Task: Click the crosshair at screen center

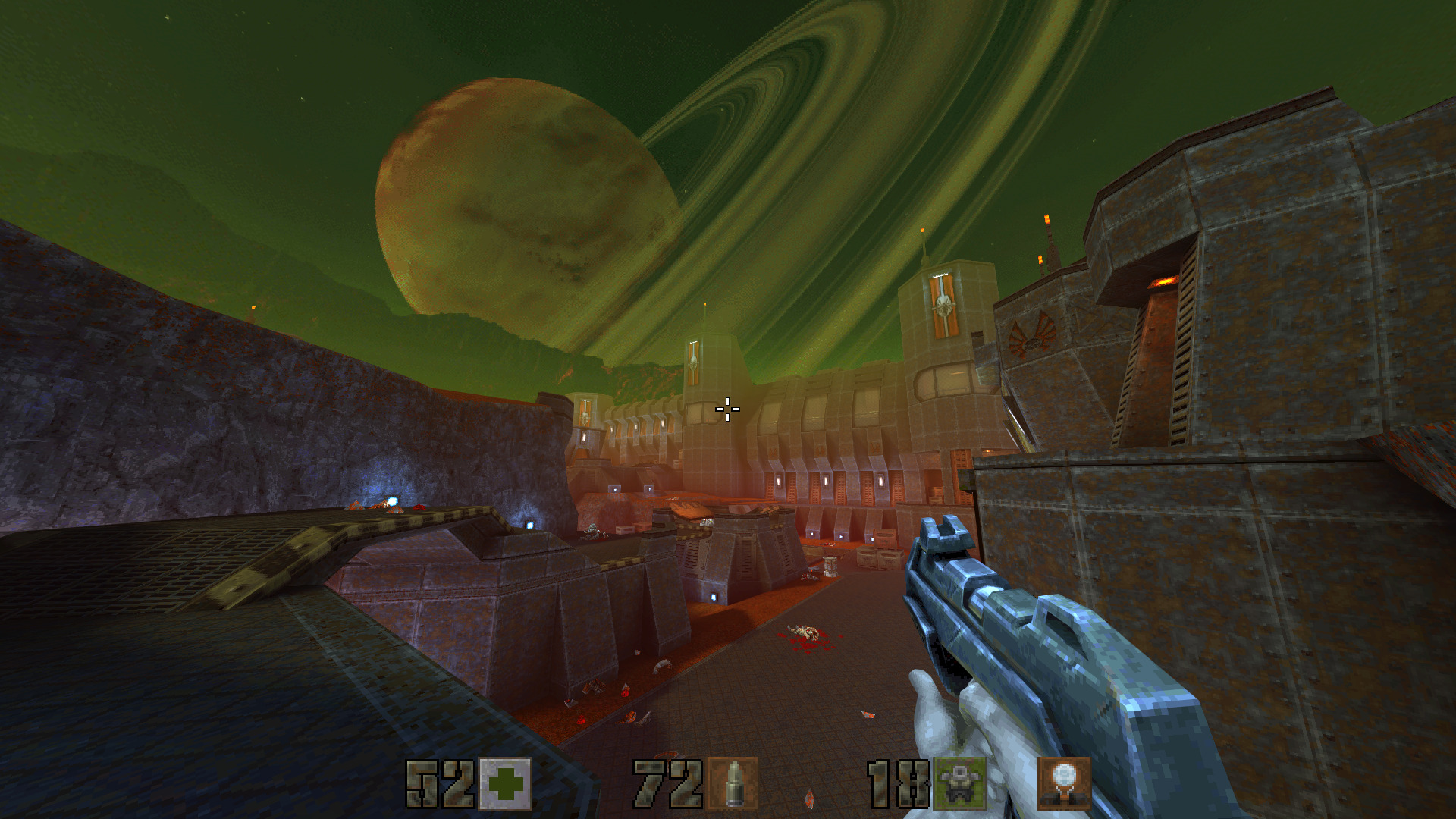Action: point(728,409)
